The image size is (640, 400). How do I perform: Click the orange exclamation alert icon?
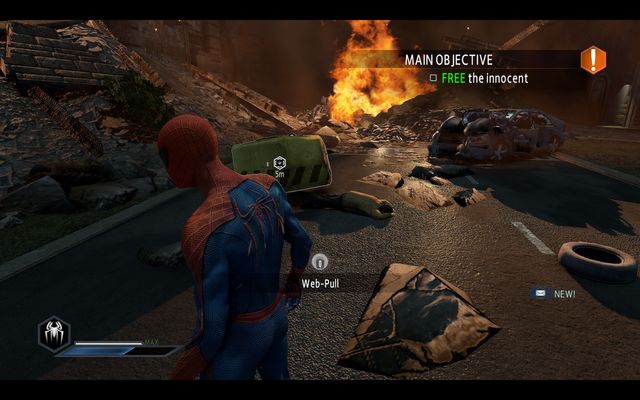593,60
